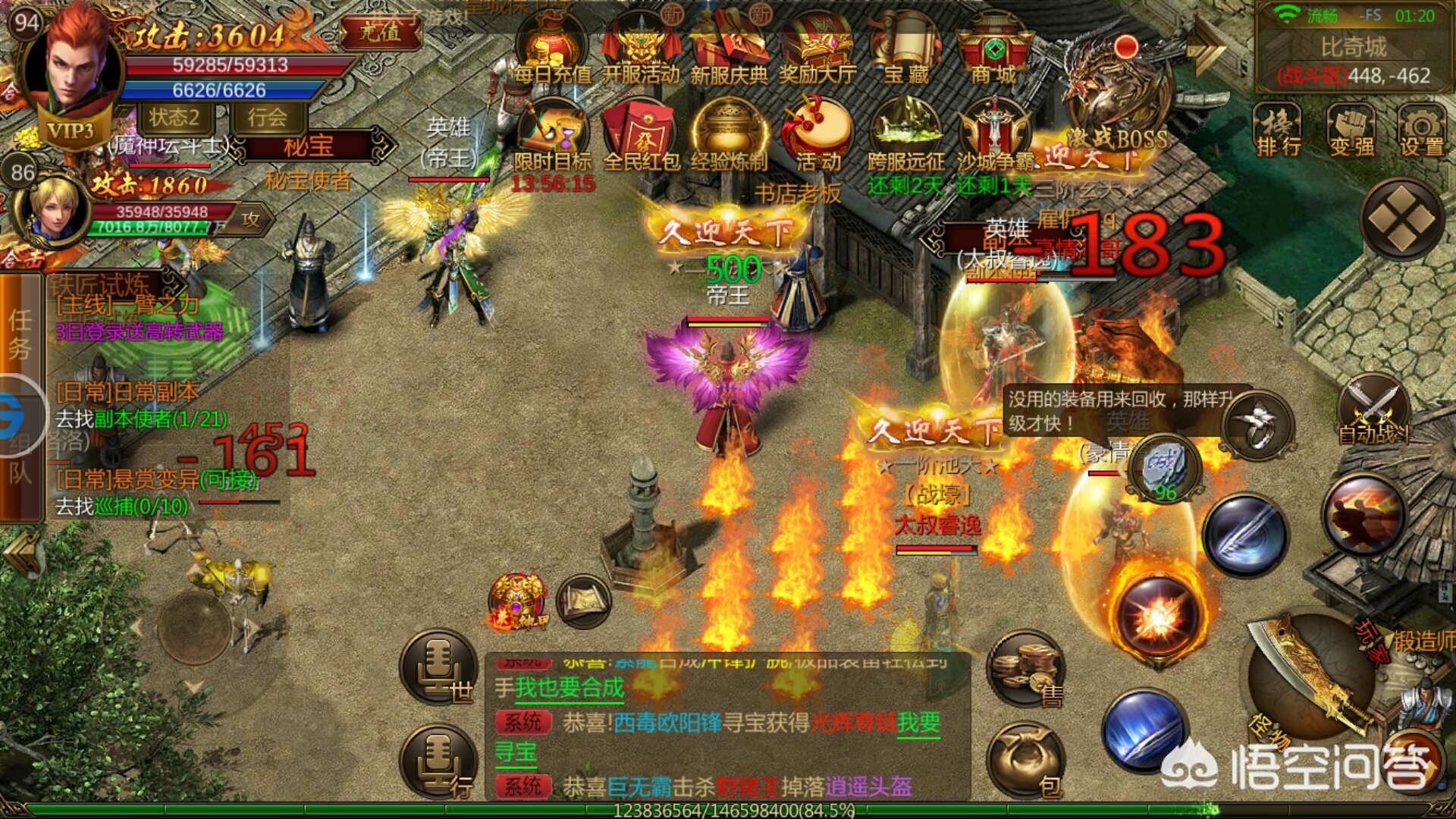Tap the 世 world voice chat microphone
The image size is (1456, 819).
point(438,667)
